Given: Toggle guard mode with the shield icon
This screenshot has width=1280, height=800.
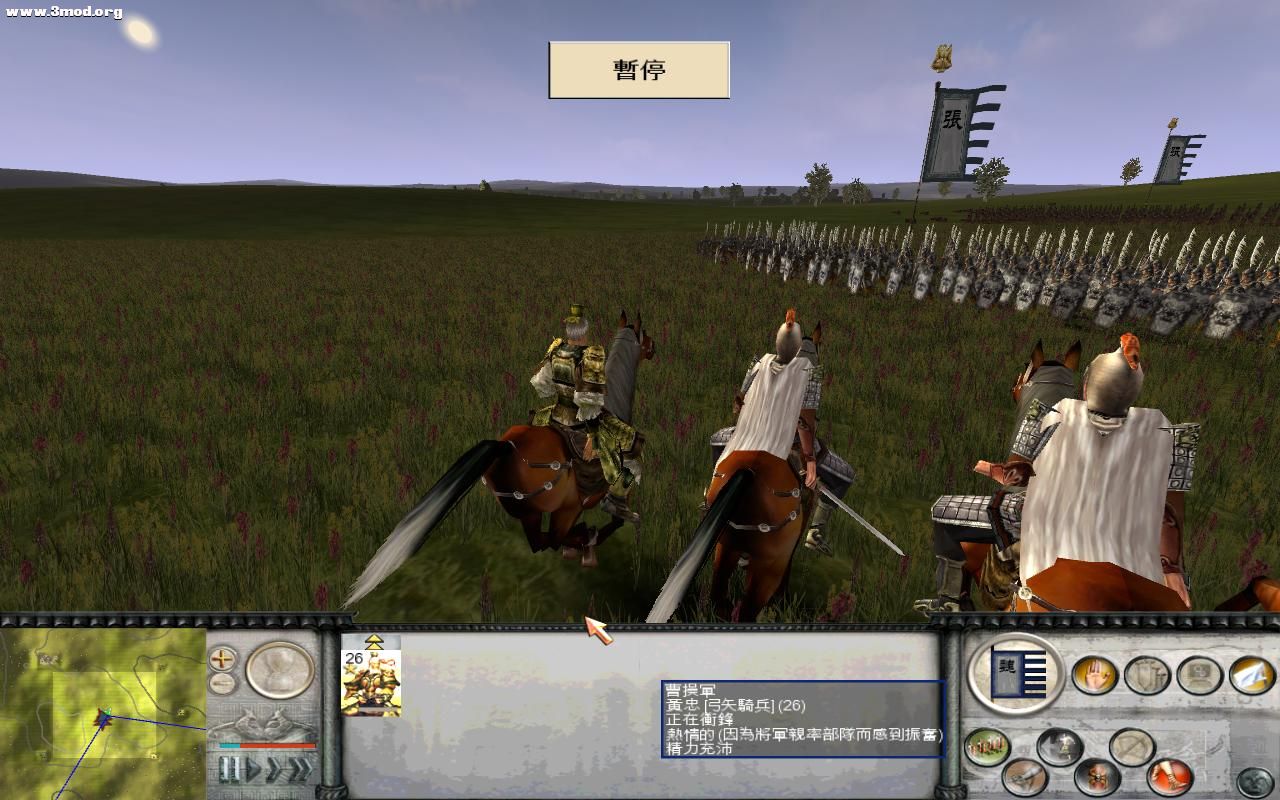Looking at the screenshot, I should coord(1145,674).
